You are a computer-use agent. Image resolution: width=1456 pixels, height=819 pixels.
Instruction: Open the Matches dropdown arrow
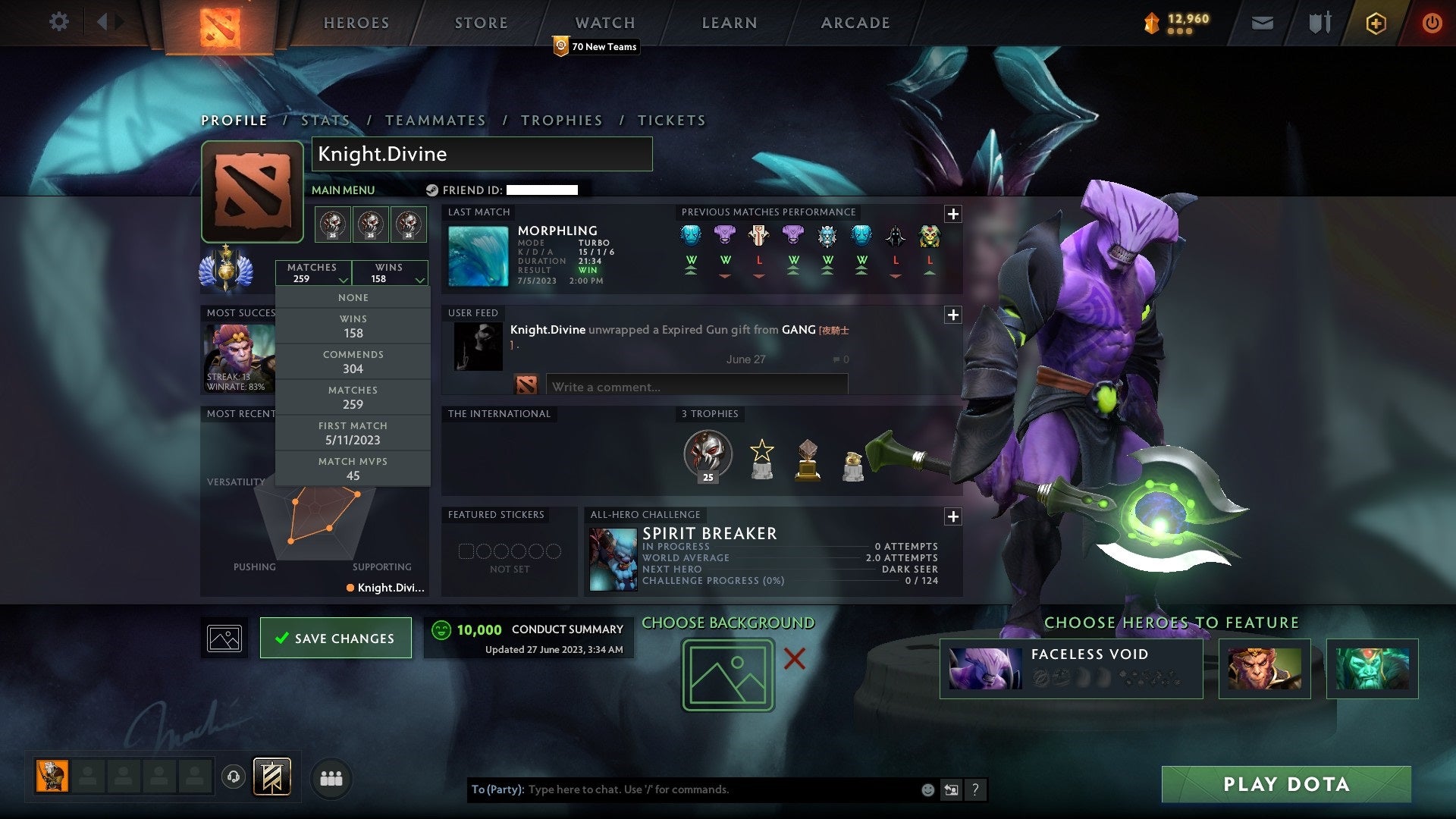[x=344, y=280]
